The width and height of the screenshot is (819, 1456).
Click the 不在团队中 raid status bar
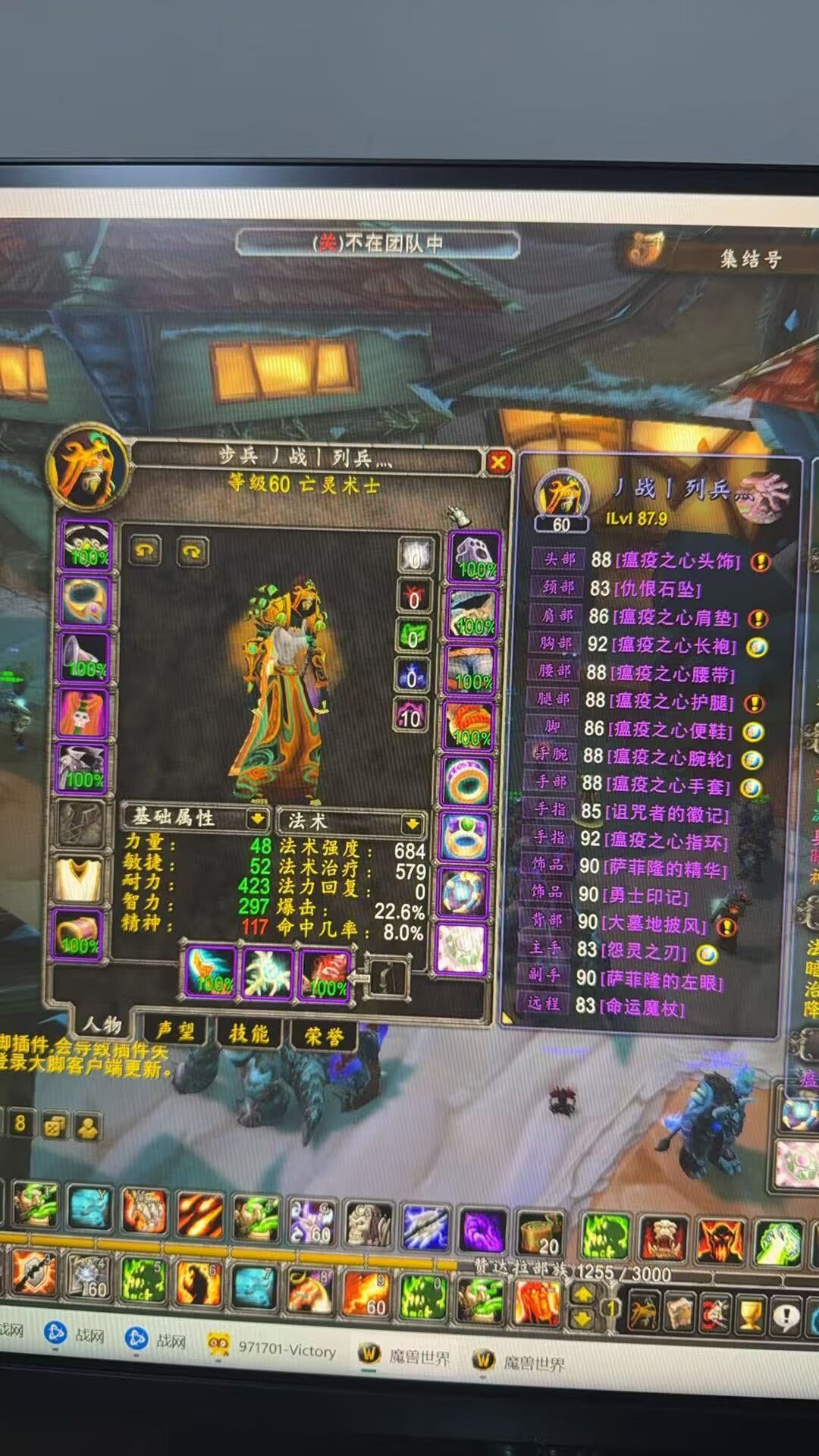[378, 243]
